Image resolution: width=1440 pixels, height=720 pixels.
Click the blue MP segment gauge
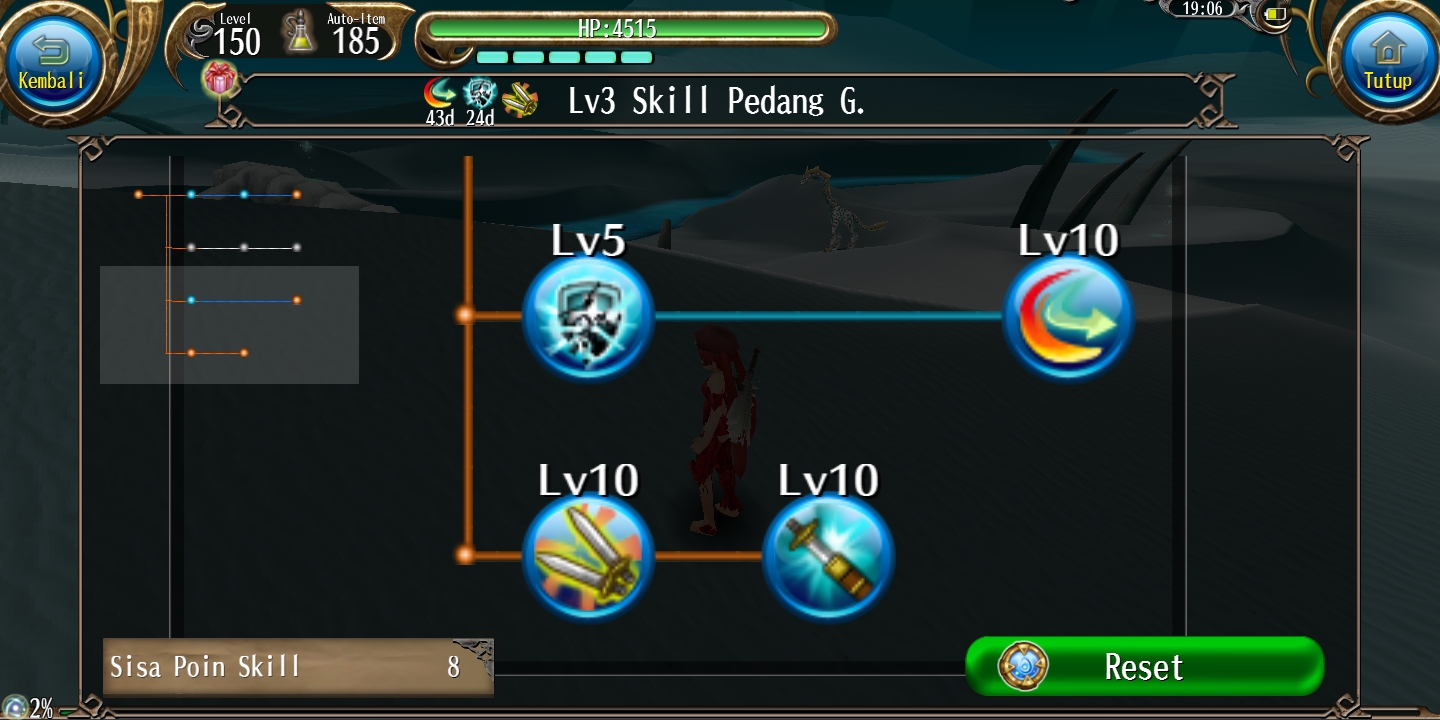(x=565, y=57)
